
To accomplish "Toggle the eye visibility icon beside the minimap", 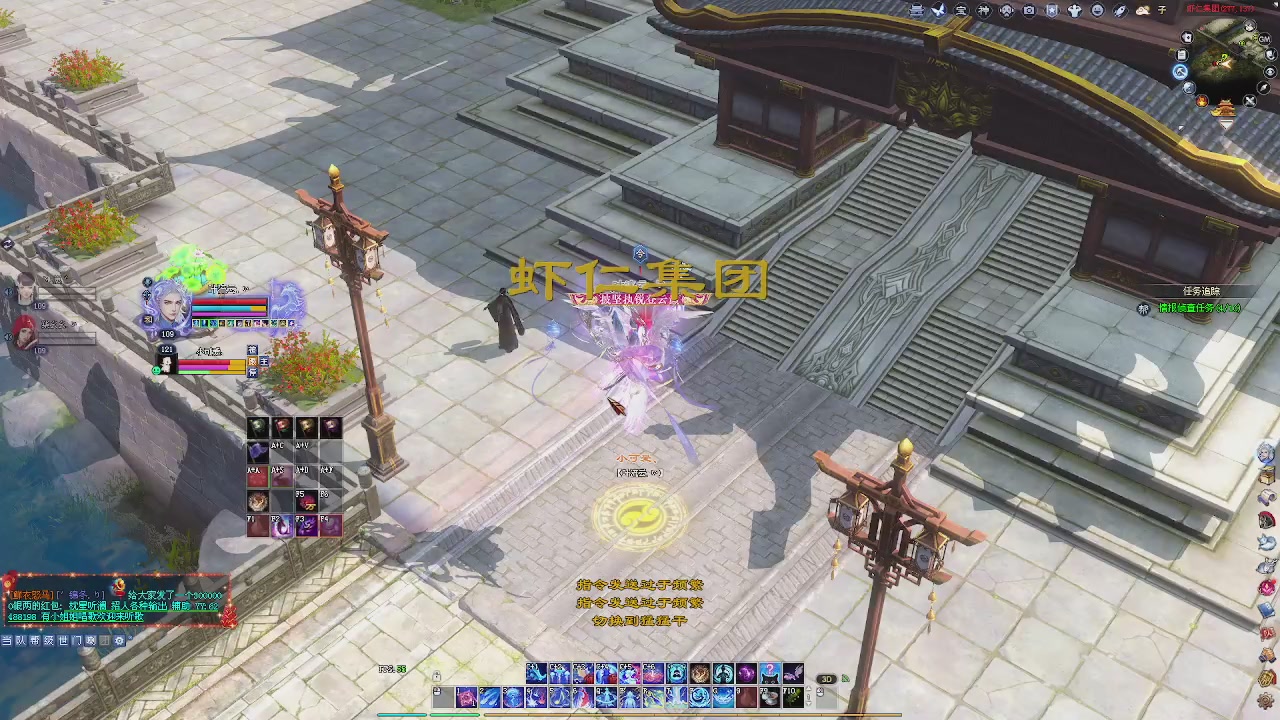I will coord(1268,71).
